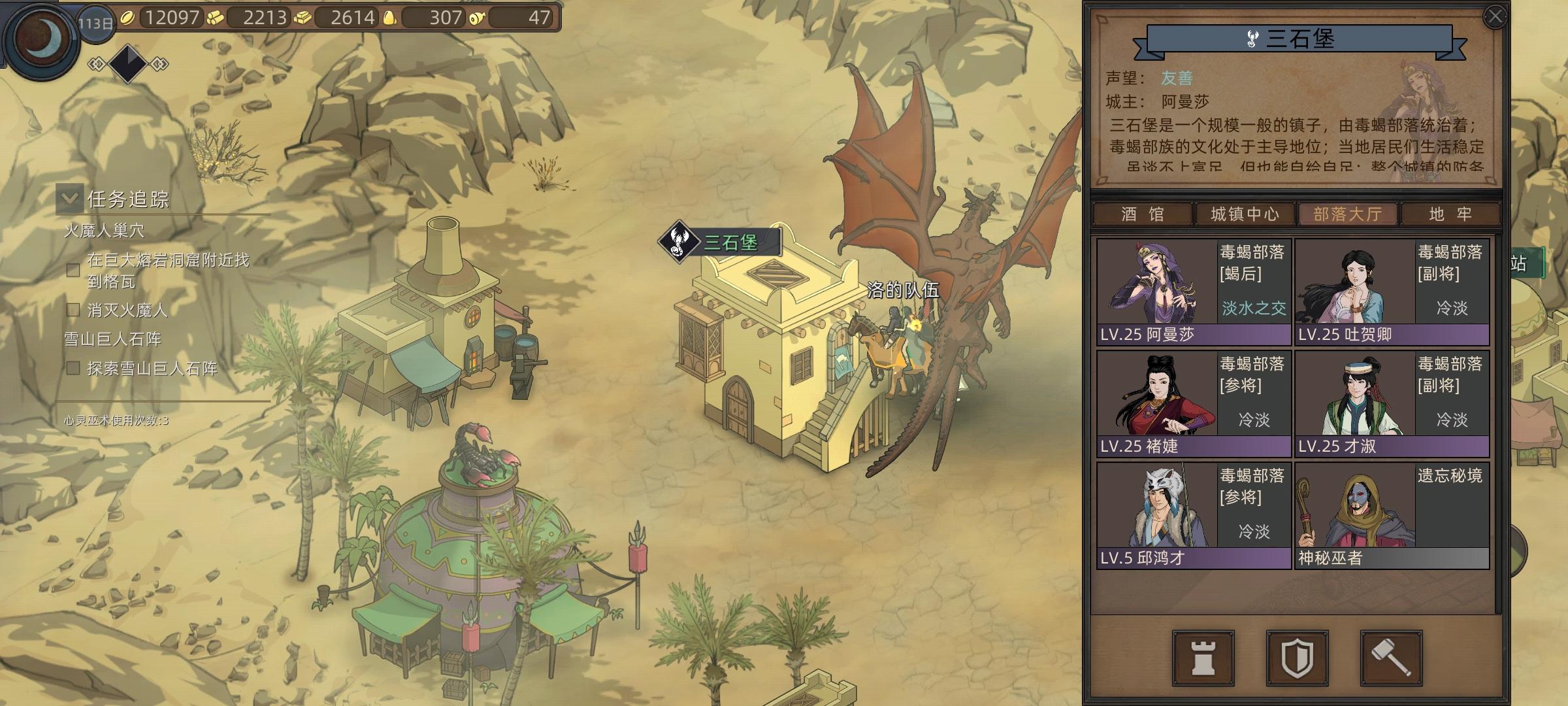Open the shield icon button
Viewport: 1568px width, 706px height.
coord(1297,658)
